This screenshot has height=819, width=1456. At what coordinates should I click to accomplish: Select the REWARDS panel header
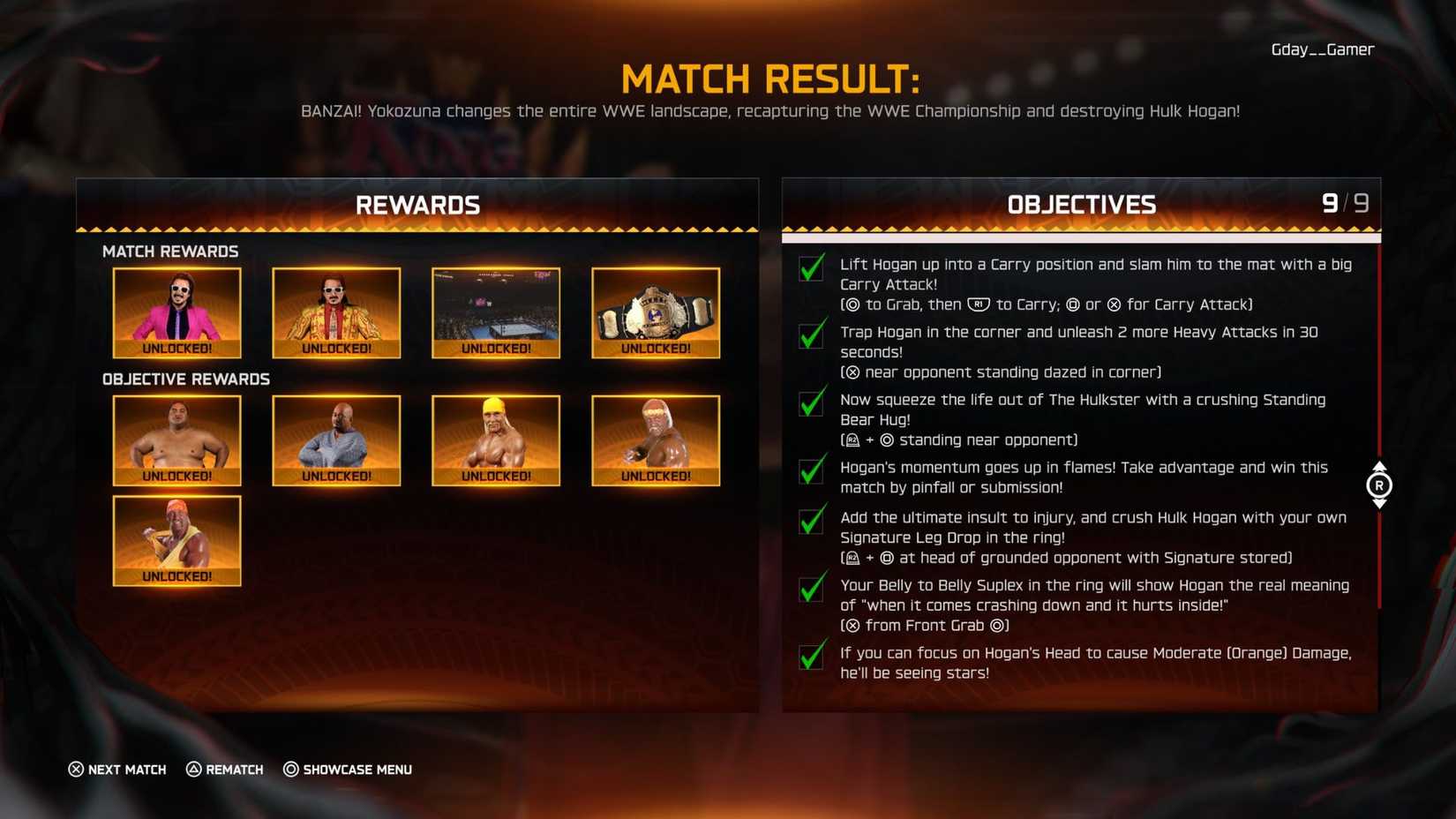pos(417,205)
